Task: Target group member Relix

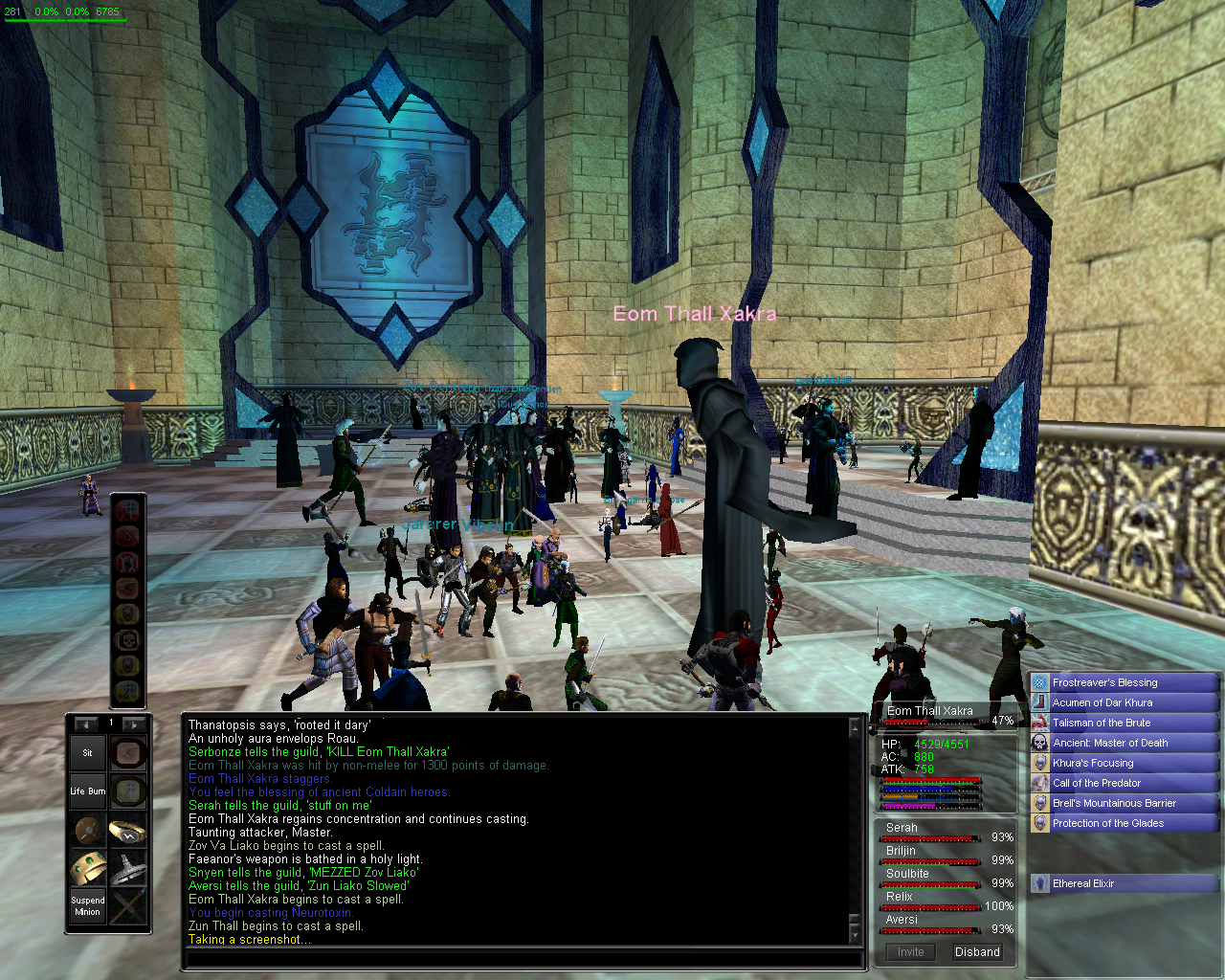Action: coord(899,897)
